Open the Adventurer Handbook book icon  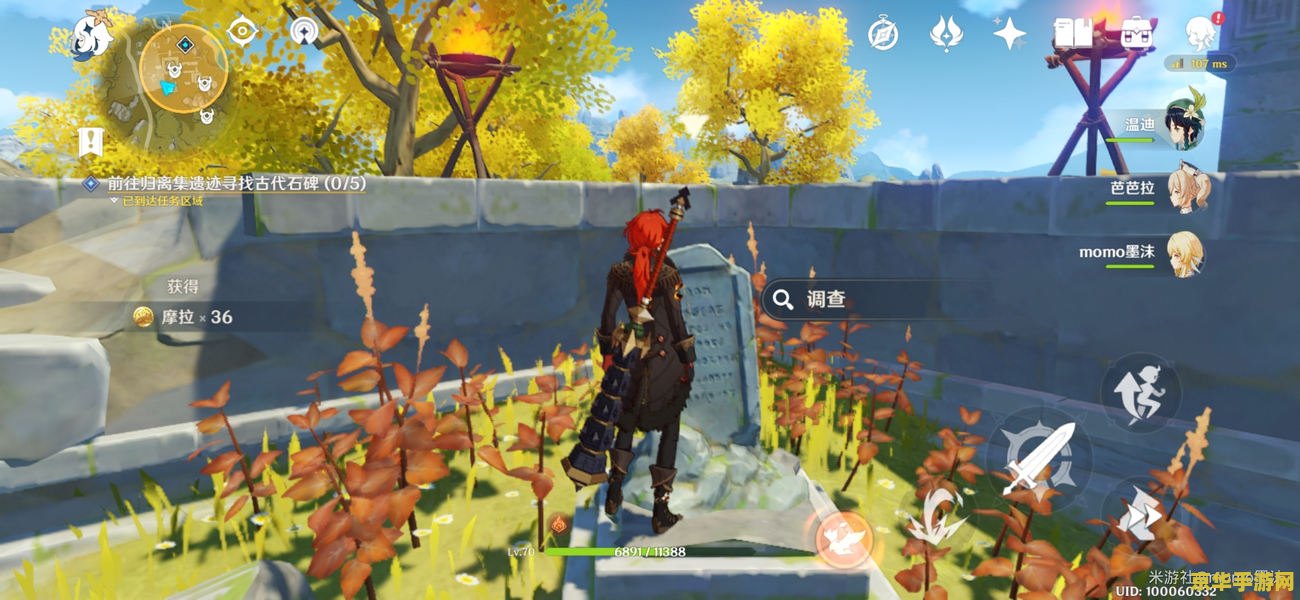coord(1073,33)
